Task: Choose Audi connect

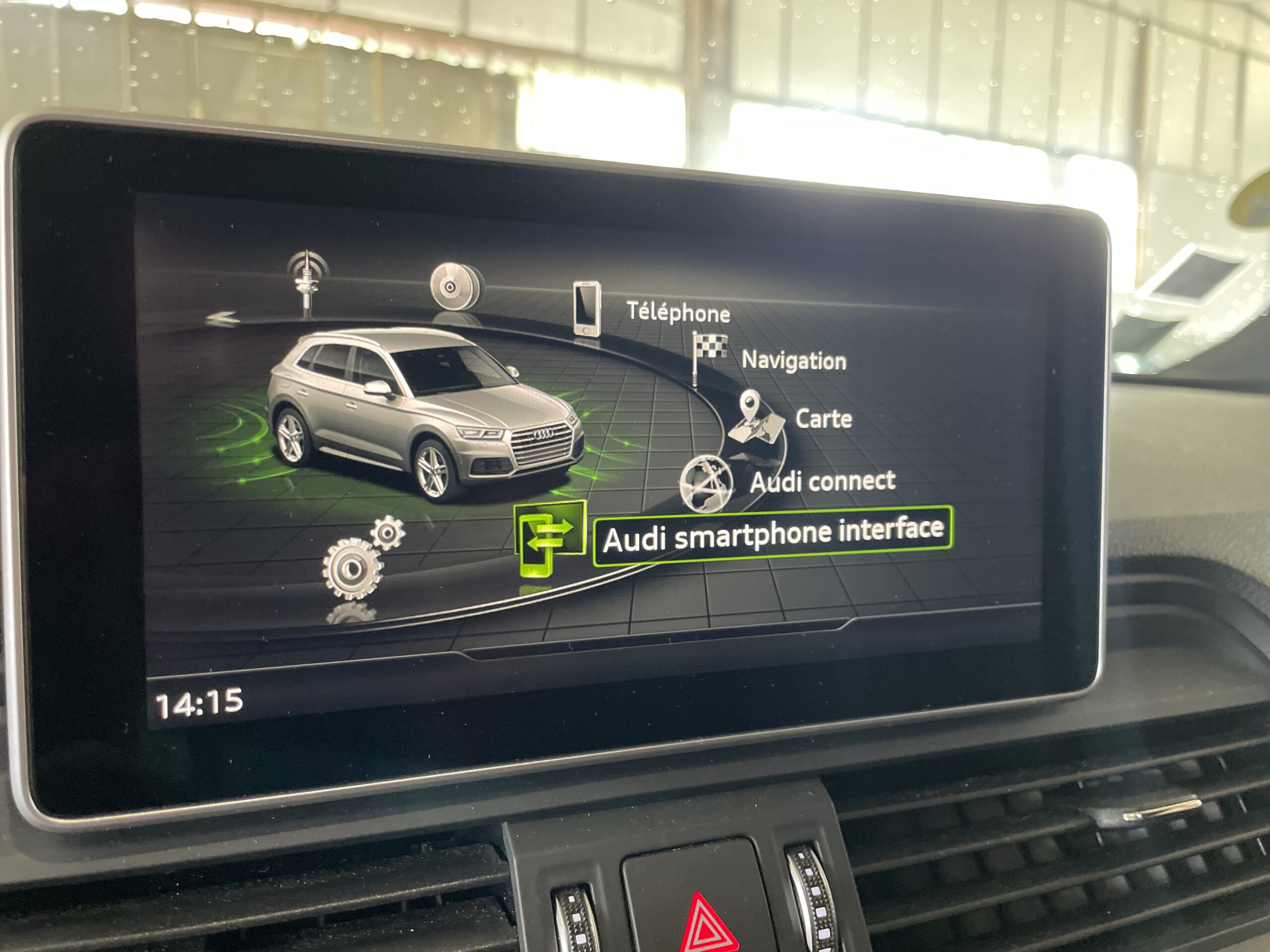Action: [822, 481]
